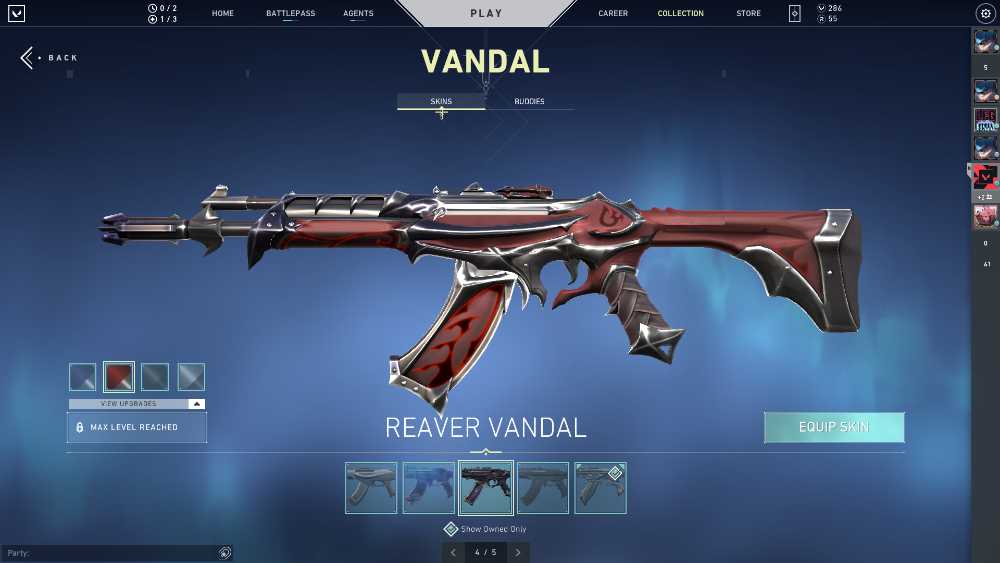Image resolution: width=1000 pixels, height=563 pixels.
Task: Open the Store page
Action: tap(748, 14)
